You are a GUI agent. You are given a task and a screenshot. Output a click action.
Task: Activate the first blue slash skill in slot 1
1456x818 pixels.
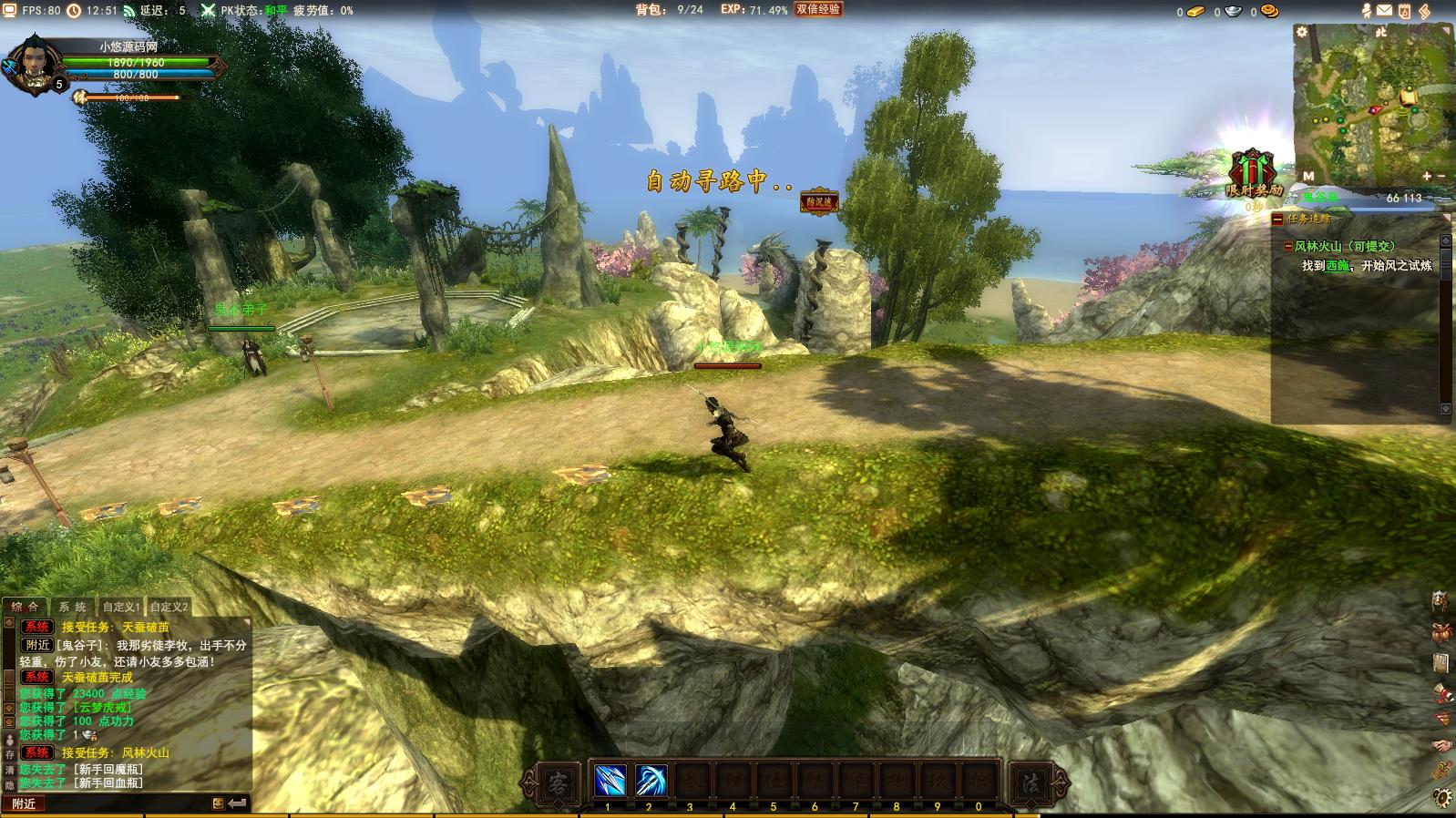(609, 781)
